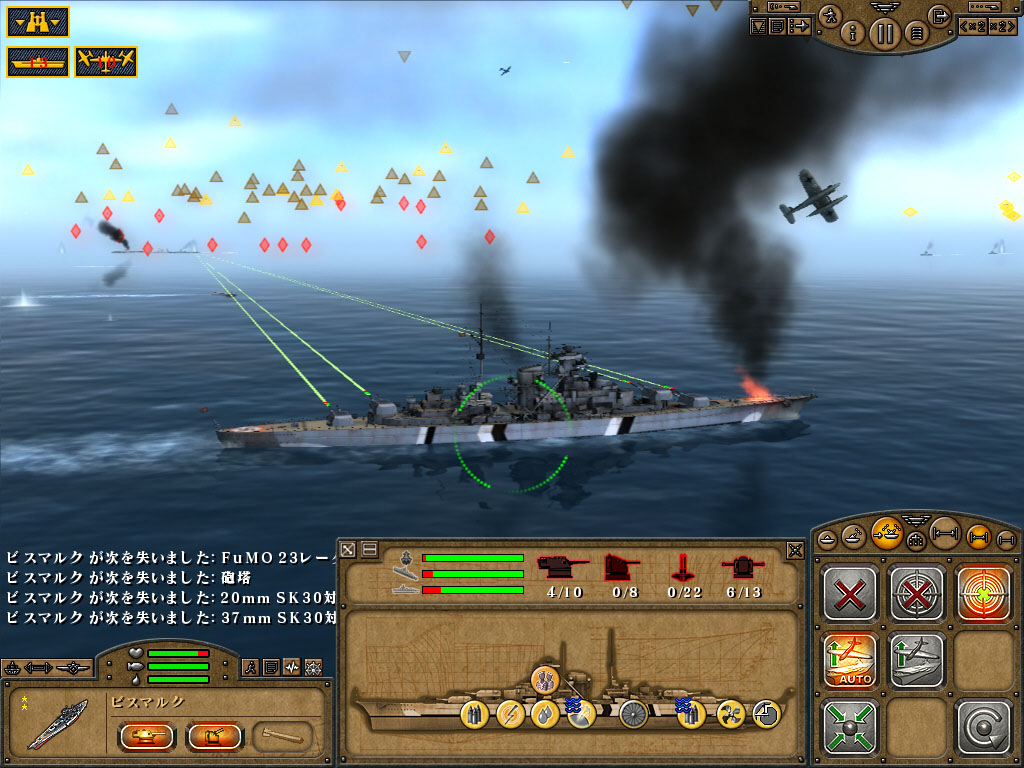The height and width of the screenshot is (768, 1024).
Task: Slow down game speed
Action: coord(973,27)
